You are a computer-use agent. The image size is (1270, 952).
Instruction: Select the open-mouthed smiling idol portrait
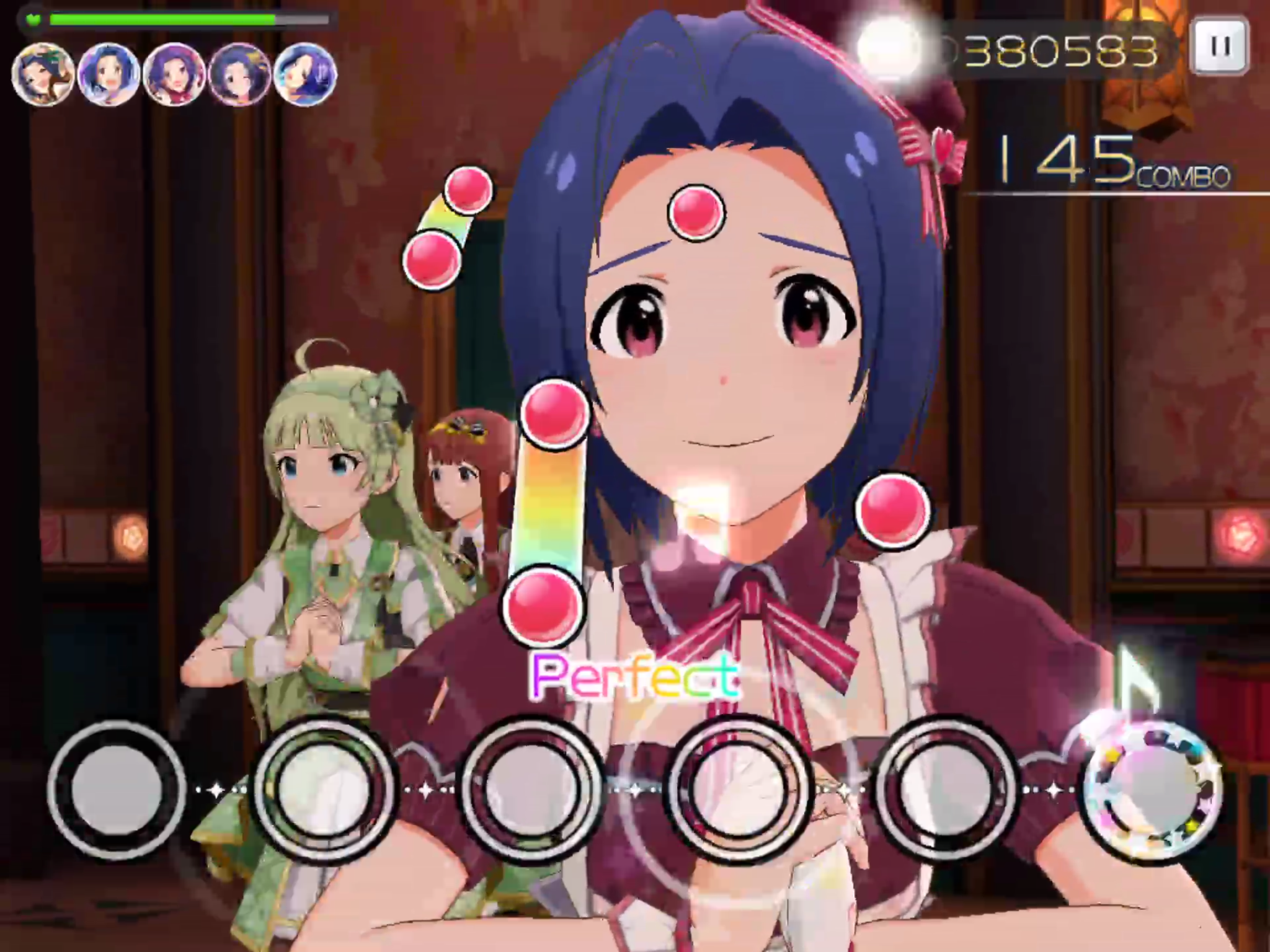pos(109,74)
